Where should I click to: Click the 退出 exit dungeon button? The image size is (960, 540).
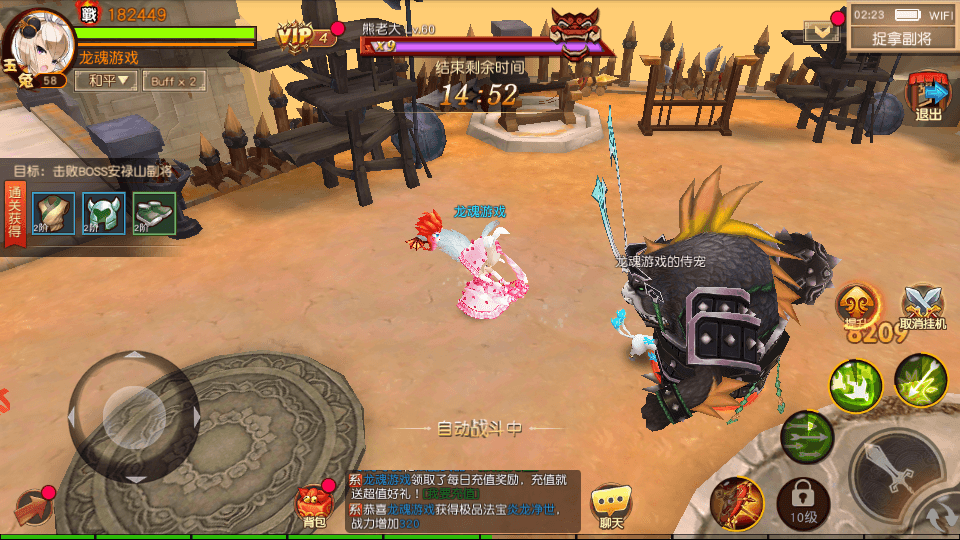point(929,96)
